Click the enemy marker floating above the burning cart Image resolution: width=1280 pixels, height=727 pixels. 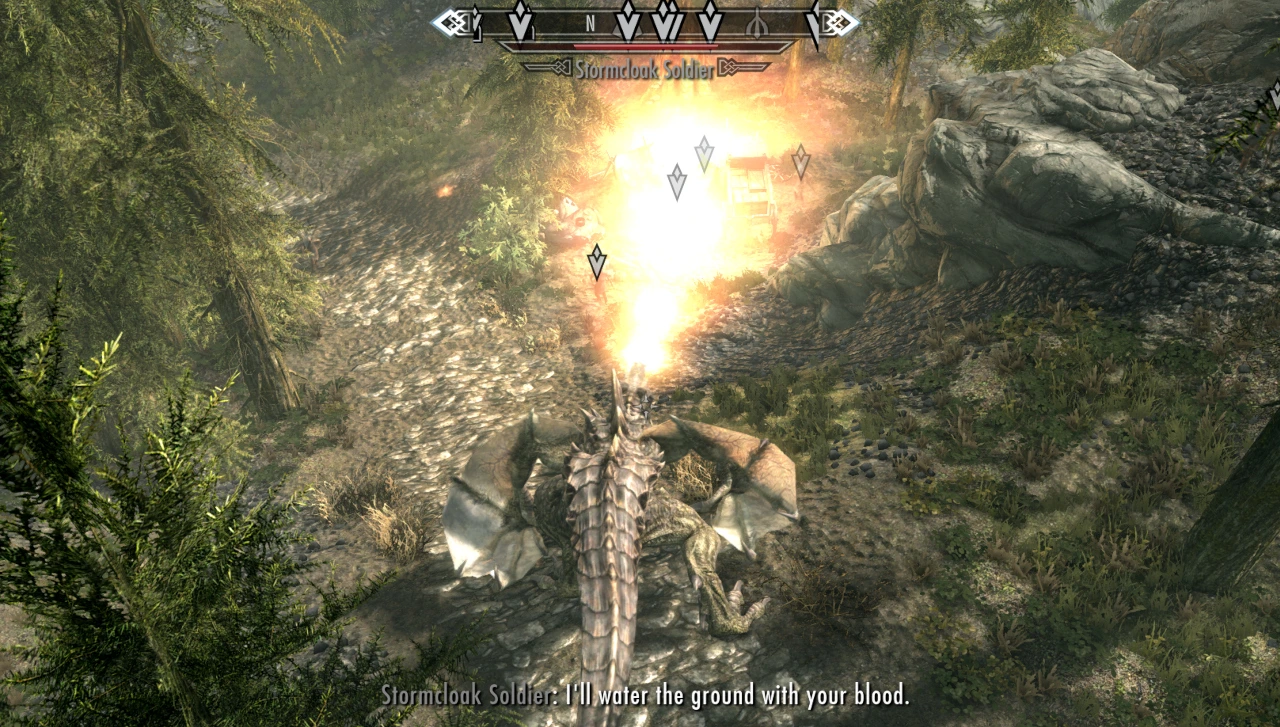[705, 155]
